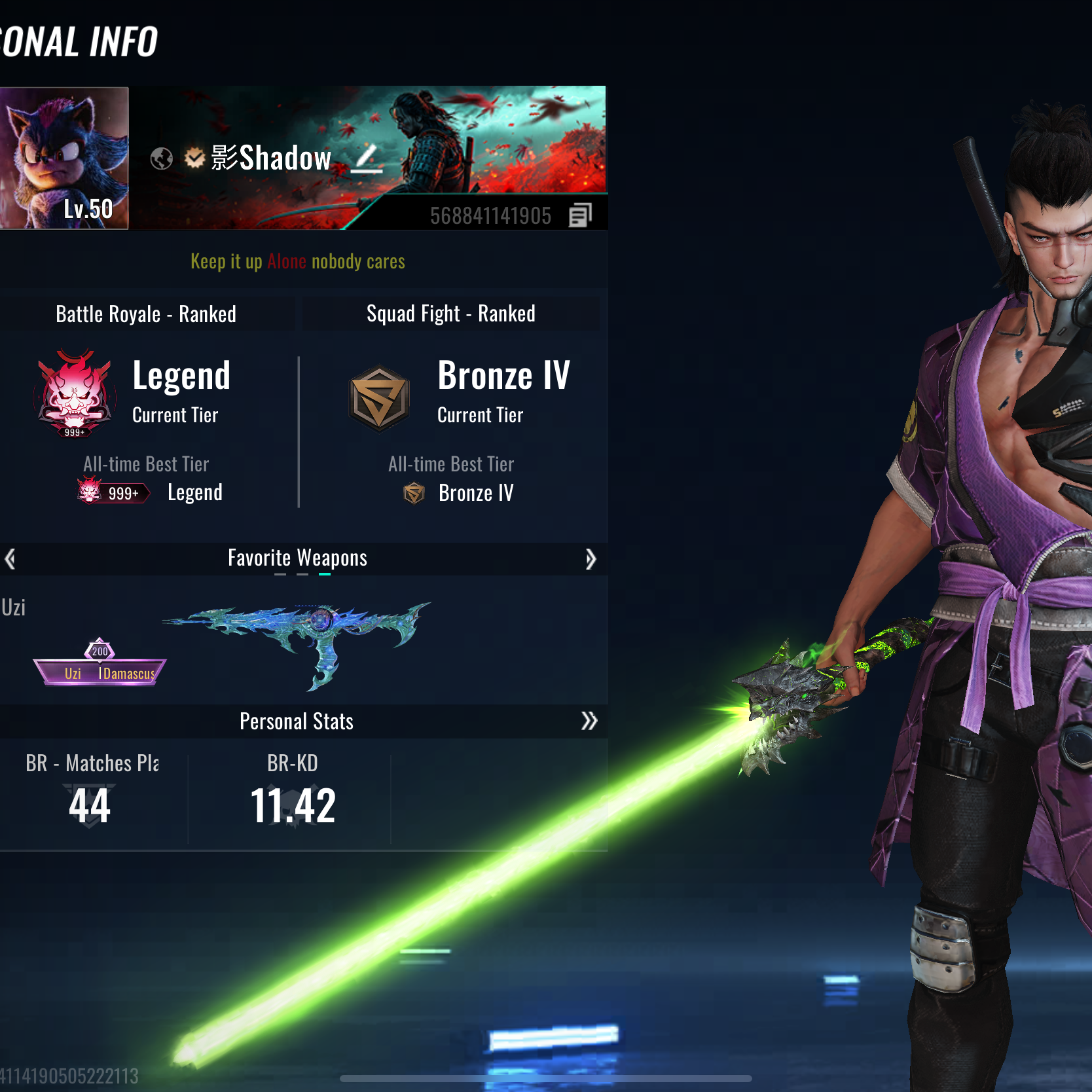Click the signature text line
1092x1092 pixels.
[x=298, y=262]
